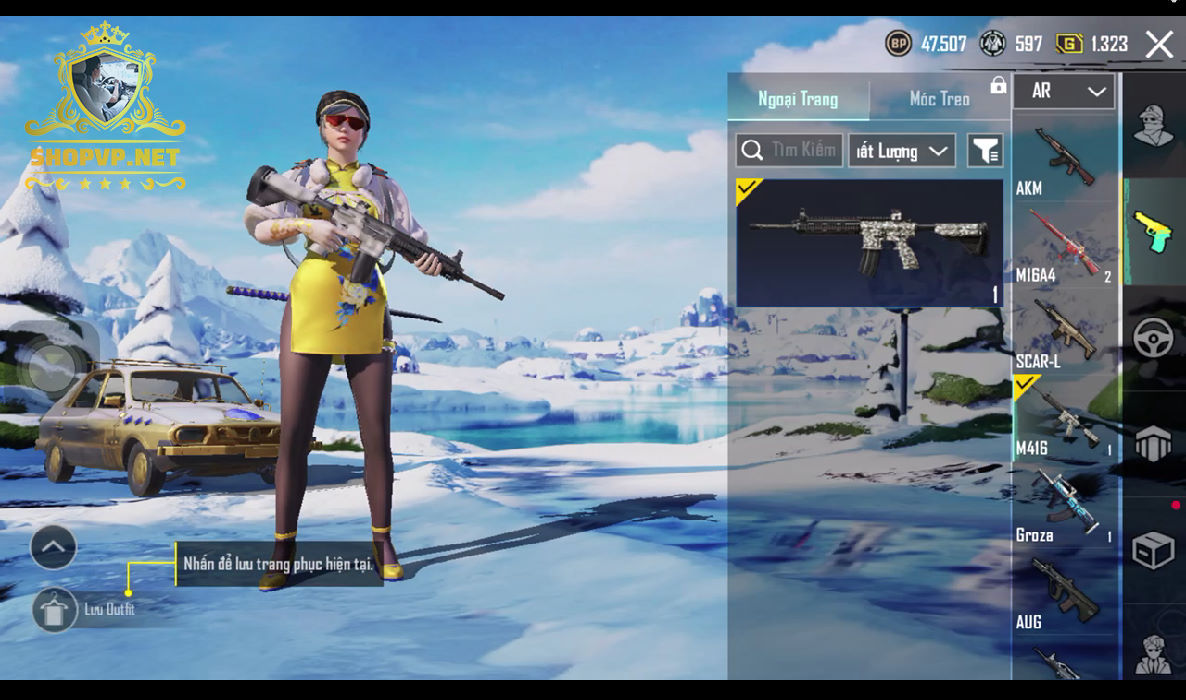Close the inventory with the X button
The height and width of the screenshot is (700, 1186).
point(1159,44)
